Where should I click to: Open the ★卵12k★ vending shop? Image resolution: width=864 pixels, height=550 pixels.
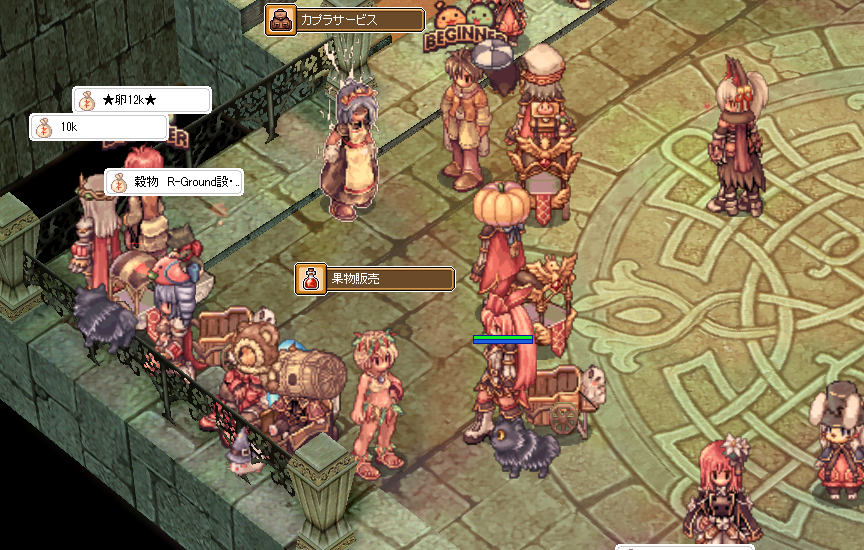pos(142,100)
